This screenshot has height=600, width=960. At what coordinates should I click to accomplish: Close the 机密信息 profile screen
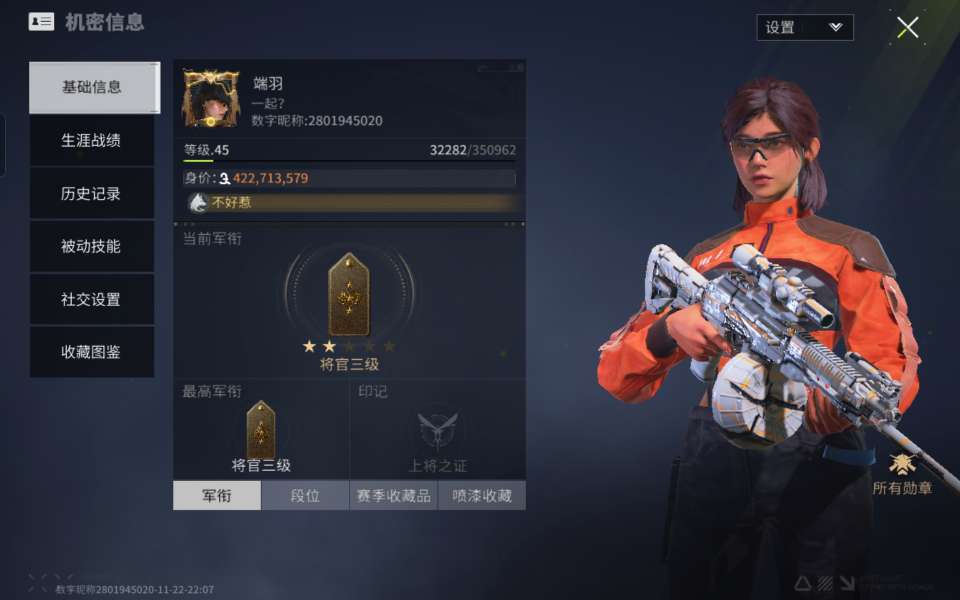click(x=907, y=28)
